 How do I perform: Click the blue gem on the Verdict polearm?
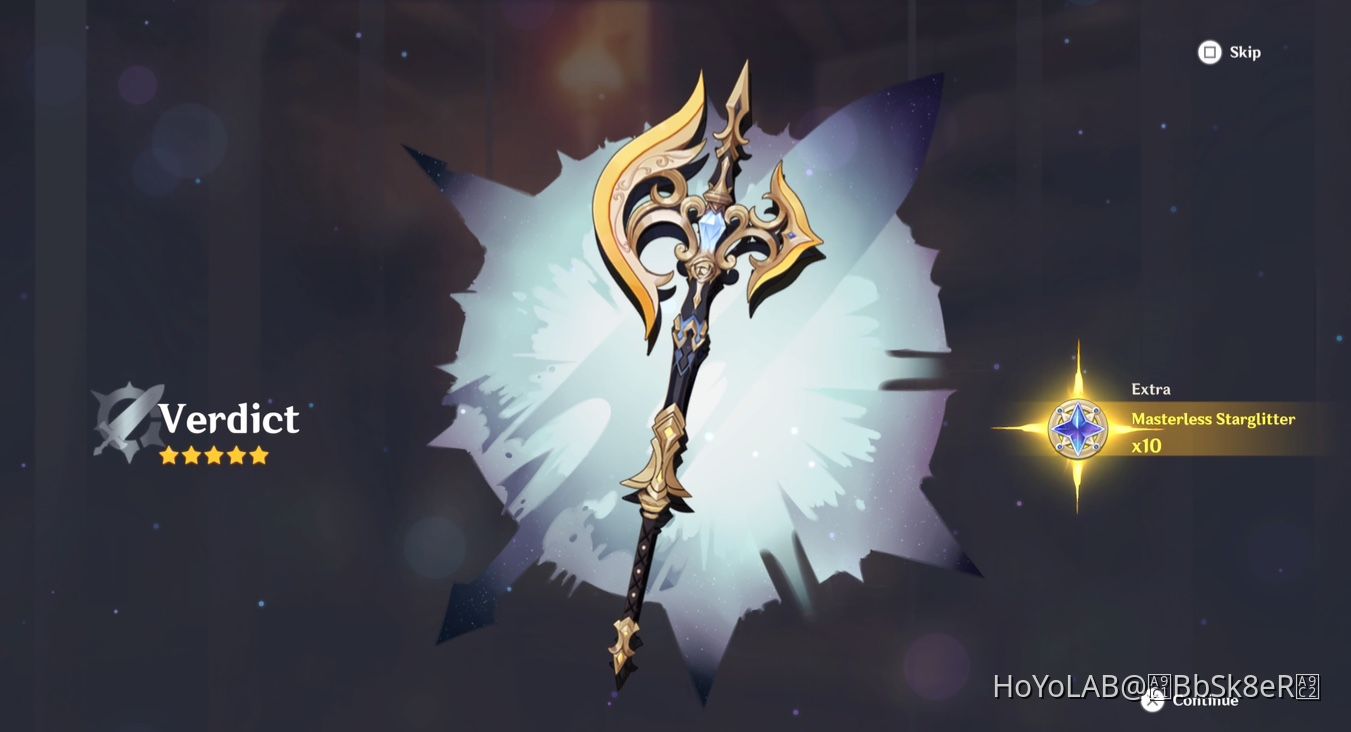[711, 229]
